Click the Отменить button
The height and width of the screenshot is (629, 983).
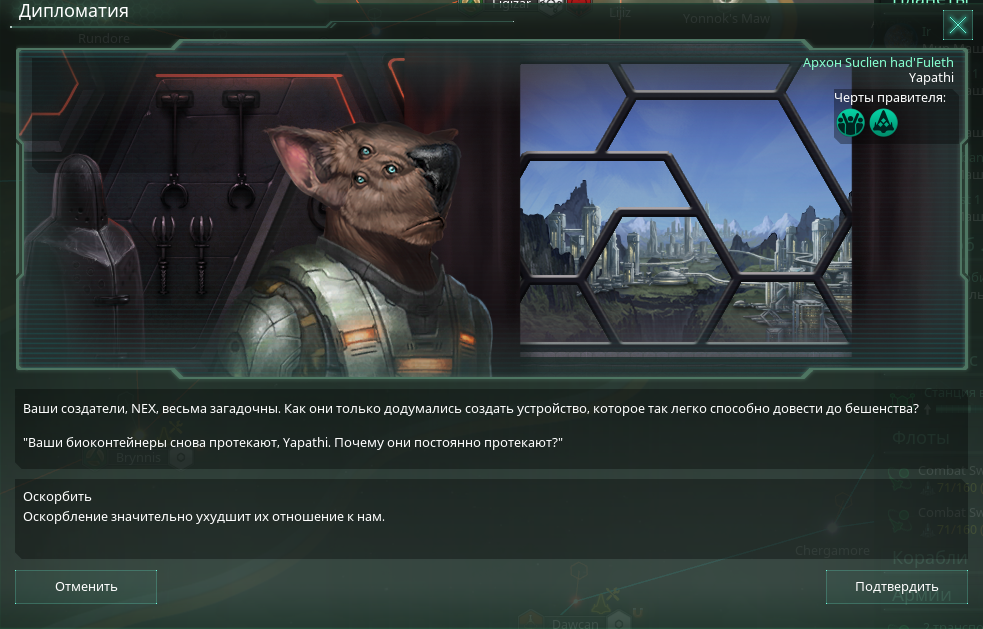coord(86,587)
